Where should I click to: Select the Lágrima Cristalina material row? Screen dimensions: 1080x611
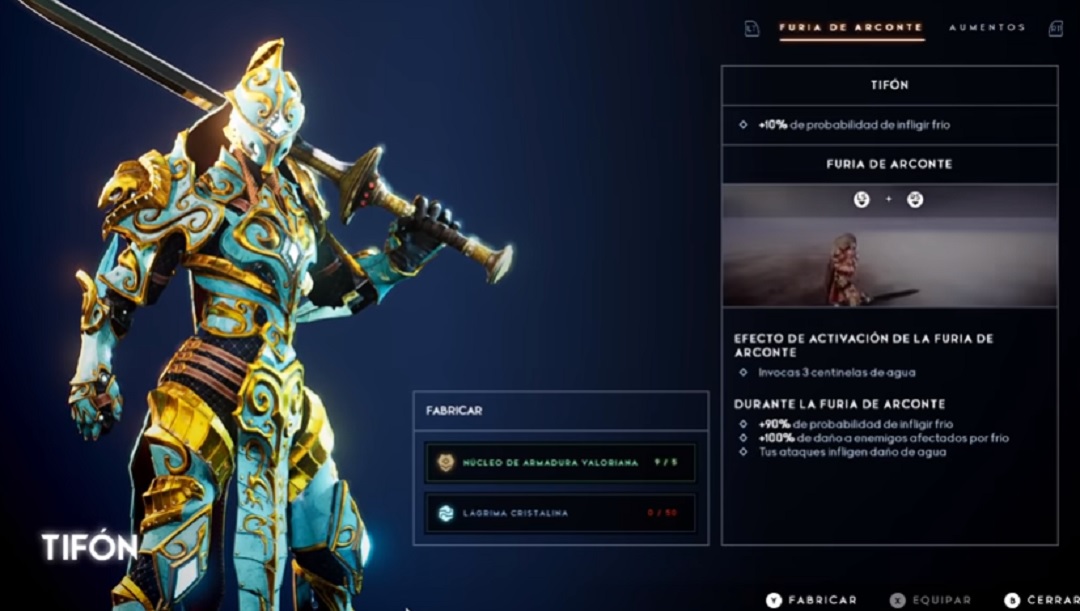tap(559, 513)
